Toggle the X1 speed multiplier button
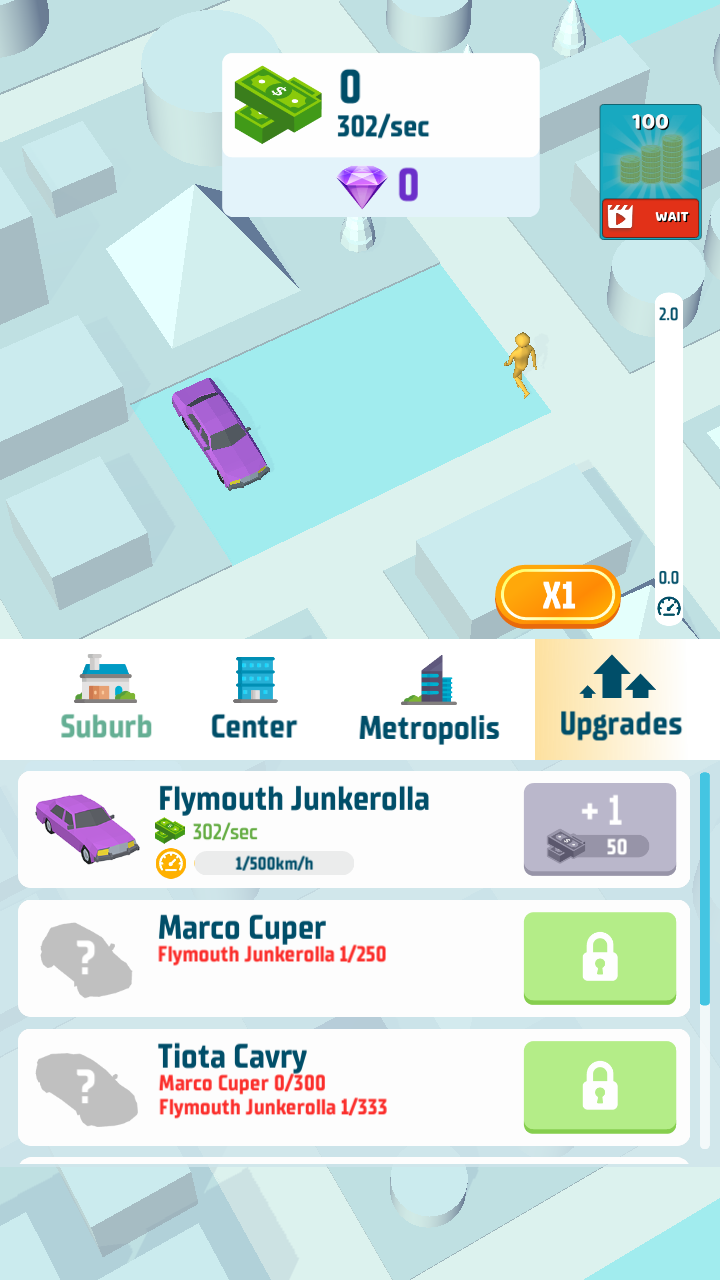 coord(558,596)
